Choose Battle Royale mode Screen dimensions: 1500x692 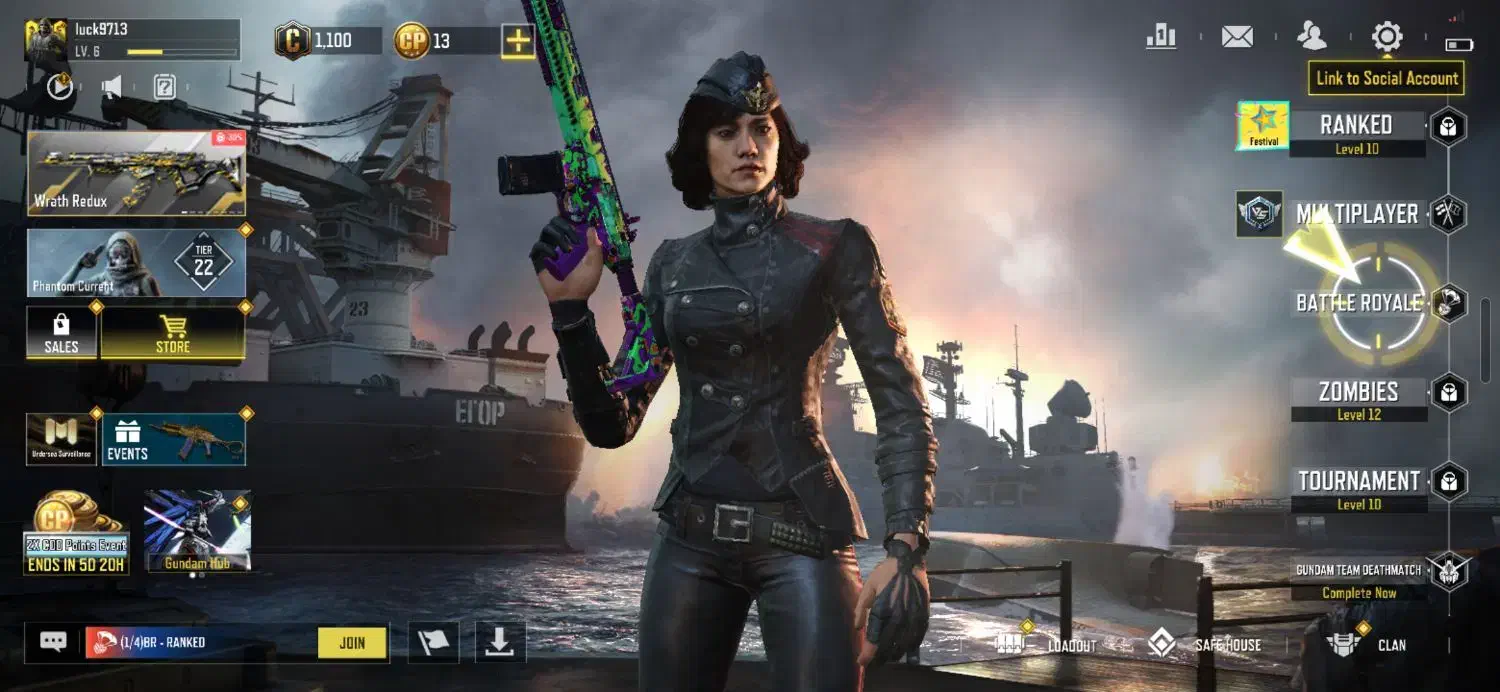pos(1358,302)
